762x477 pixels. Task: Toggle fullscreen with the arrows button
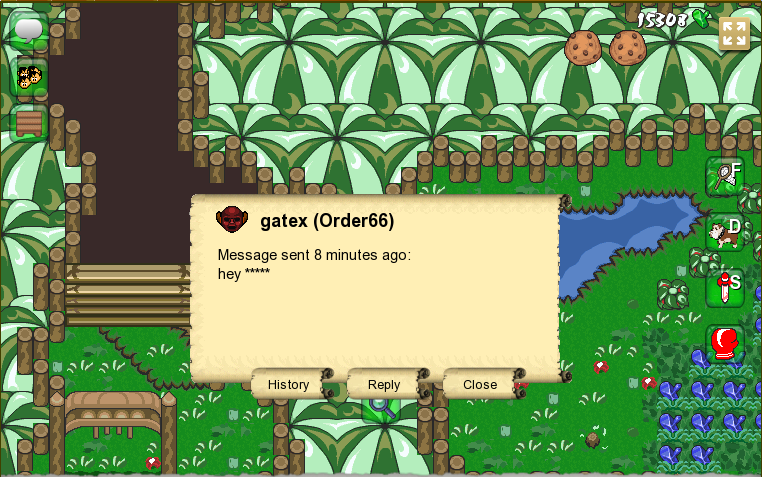[x=734, y=33]
